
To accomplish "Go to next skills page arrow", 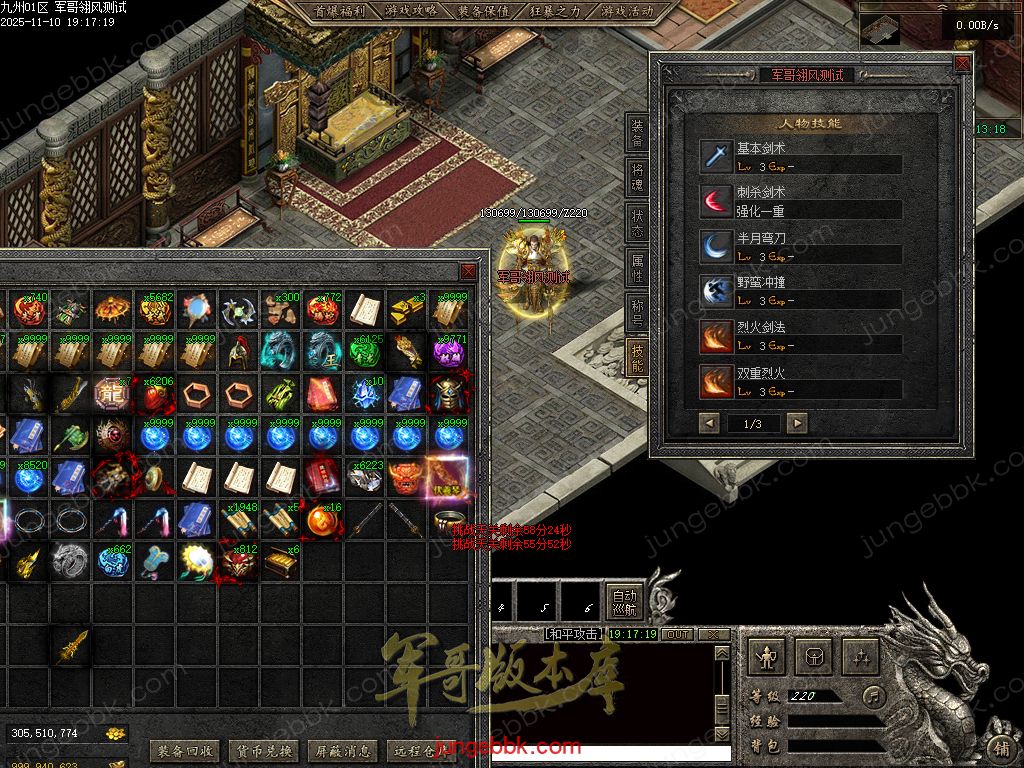I will point(796,423).
